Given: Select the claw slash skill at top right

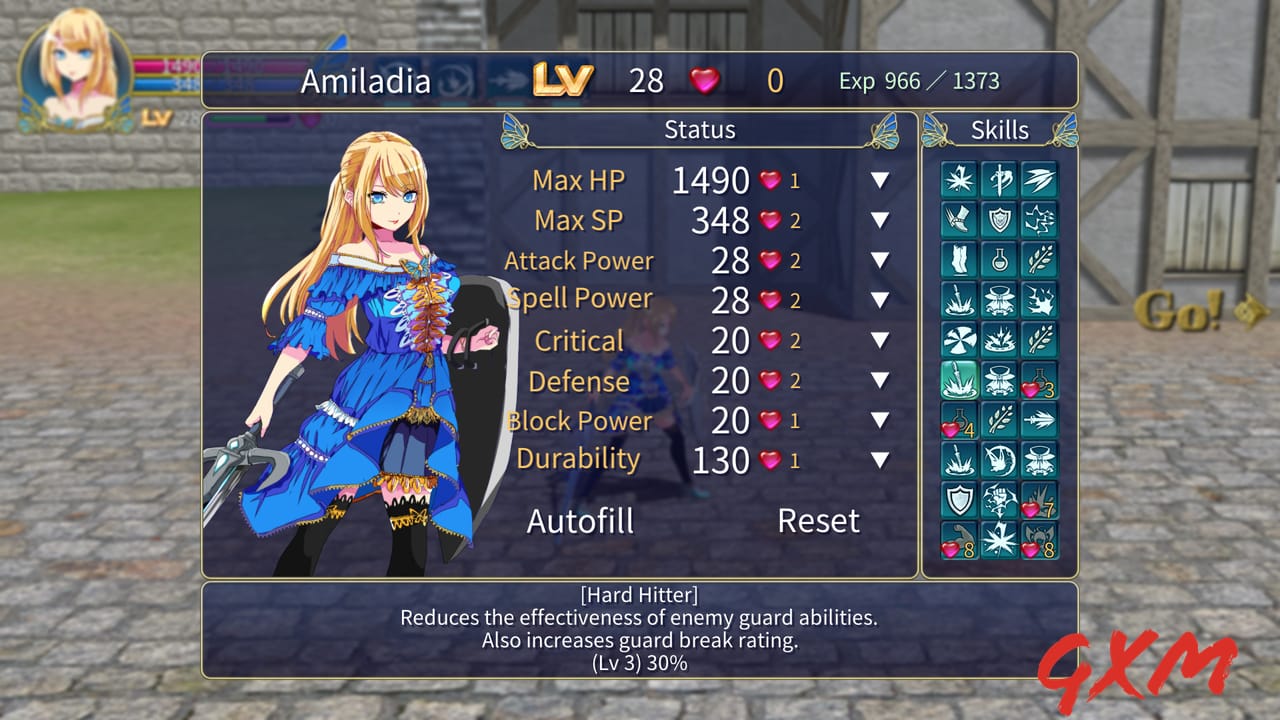Looking at the screenshot, I should [x=1041, y=177].
